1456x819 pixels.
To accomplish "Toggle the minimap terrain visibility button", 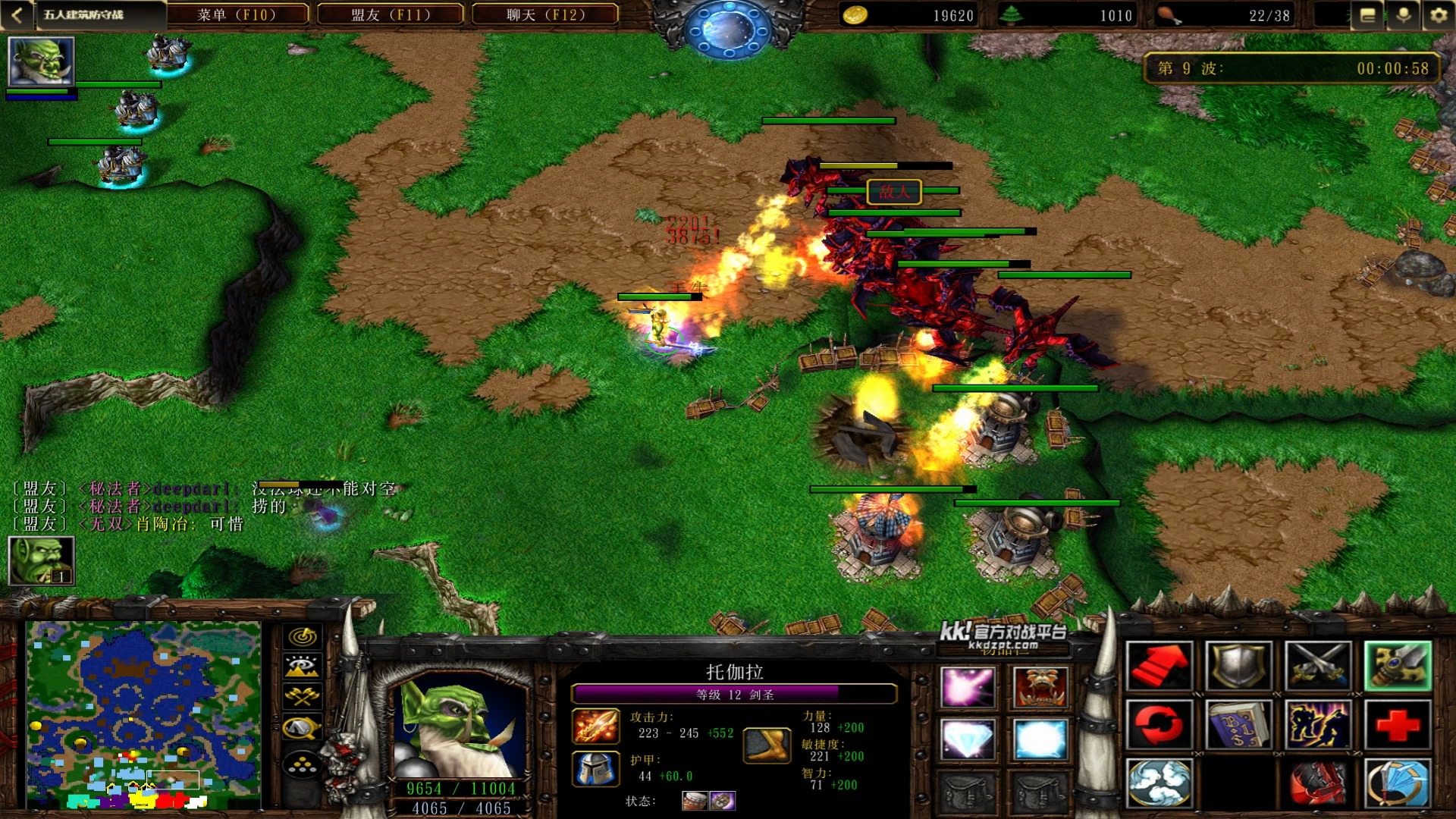I will [302, 667].
